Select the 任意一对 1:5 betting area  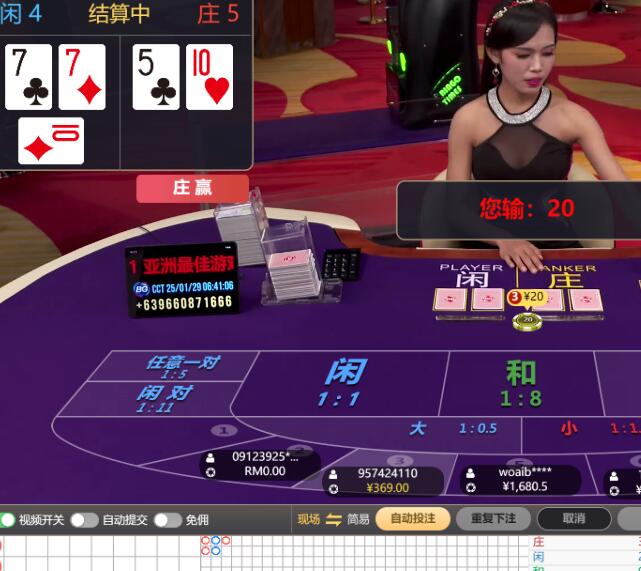(x=182, y=366)
